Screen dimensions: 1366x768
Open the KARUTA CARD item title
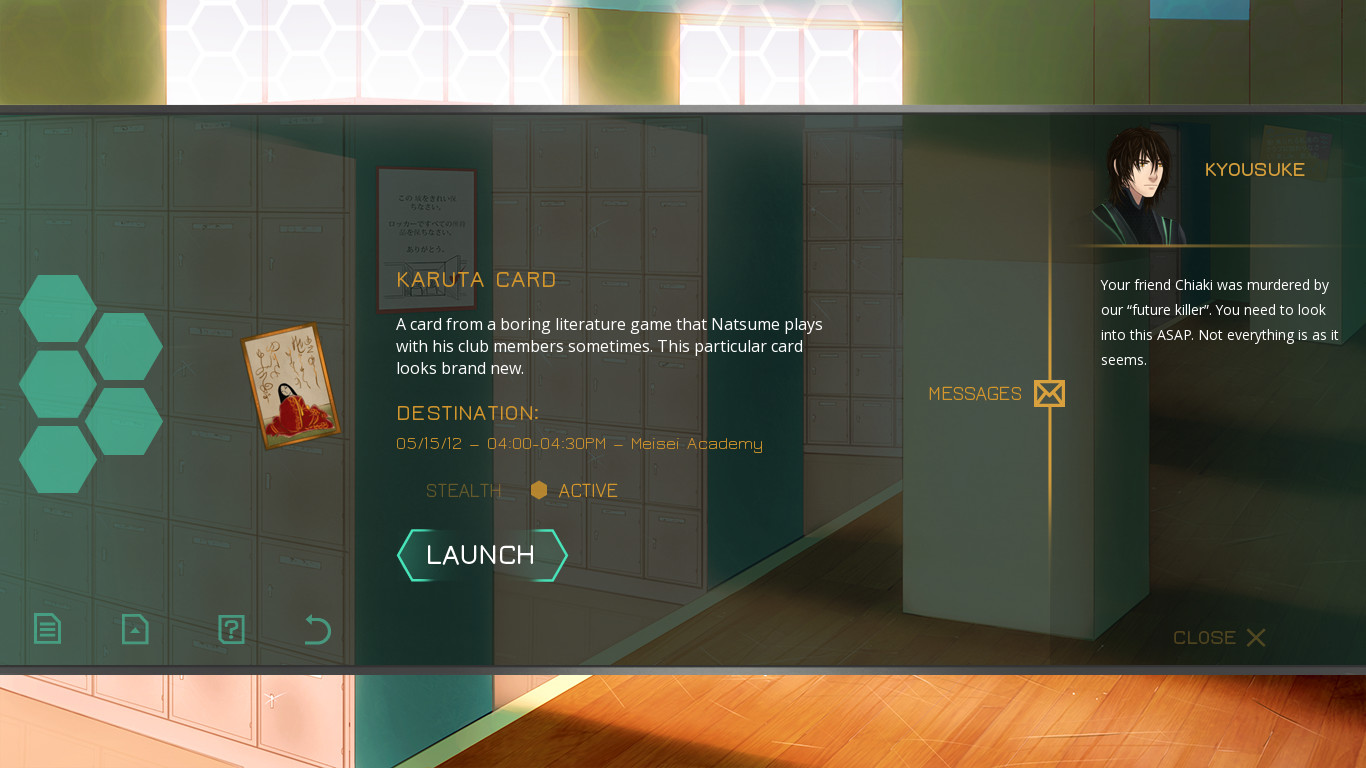pos(476,280)
